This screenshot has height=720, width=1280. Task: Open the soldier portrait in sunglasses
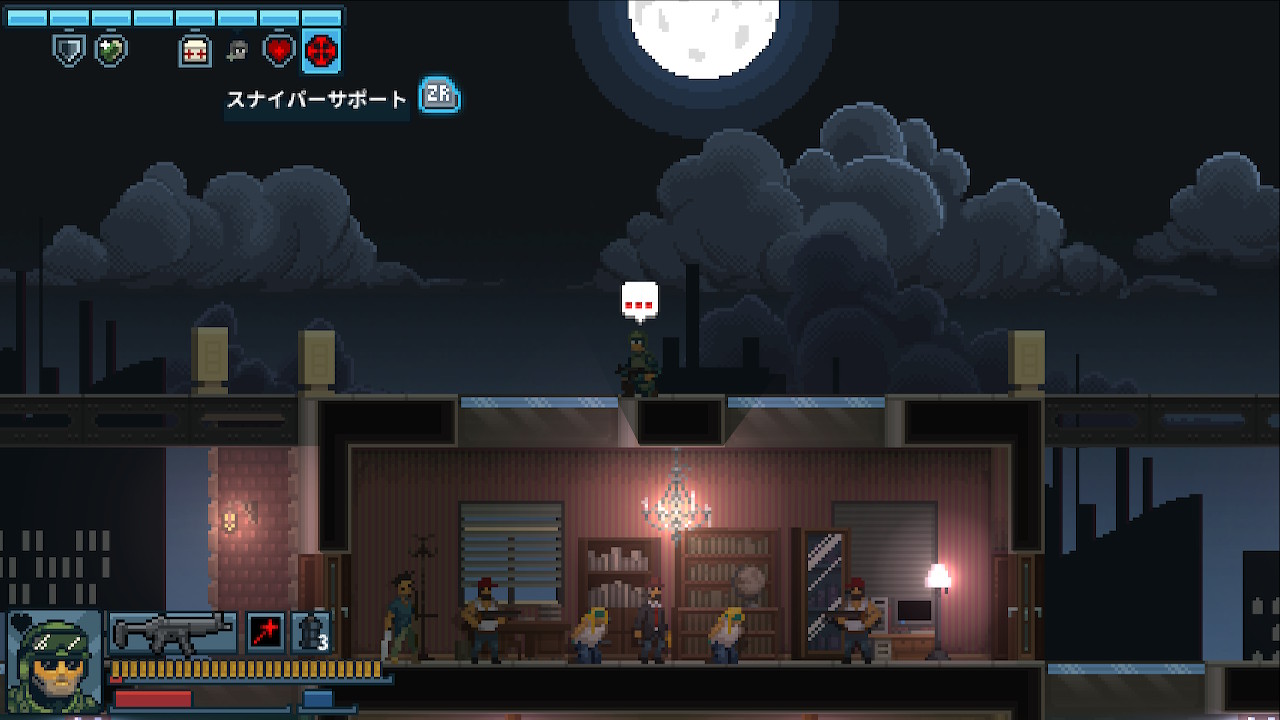point(54,662)
